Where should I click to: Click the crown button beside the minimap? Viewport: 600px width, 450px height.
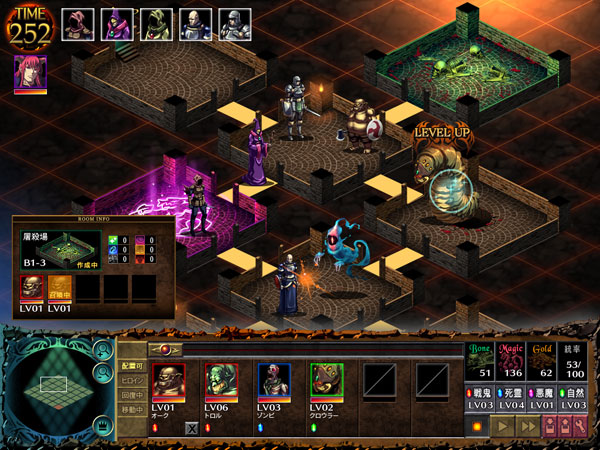tap(101, 424)
